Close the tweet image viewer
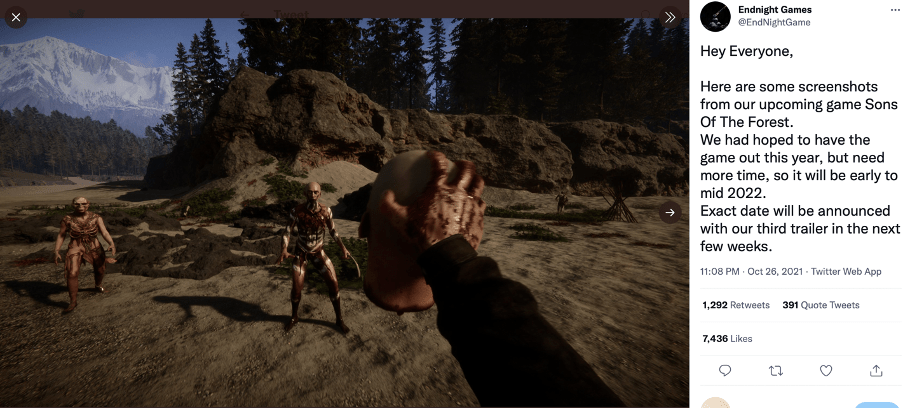This screenshot has width=904, height=408. coord(16,17)
